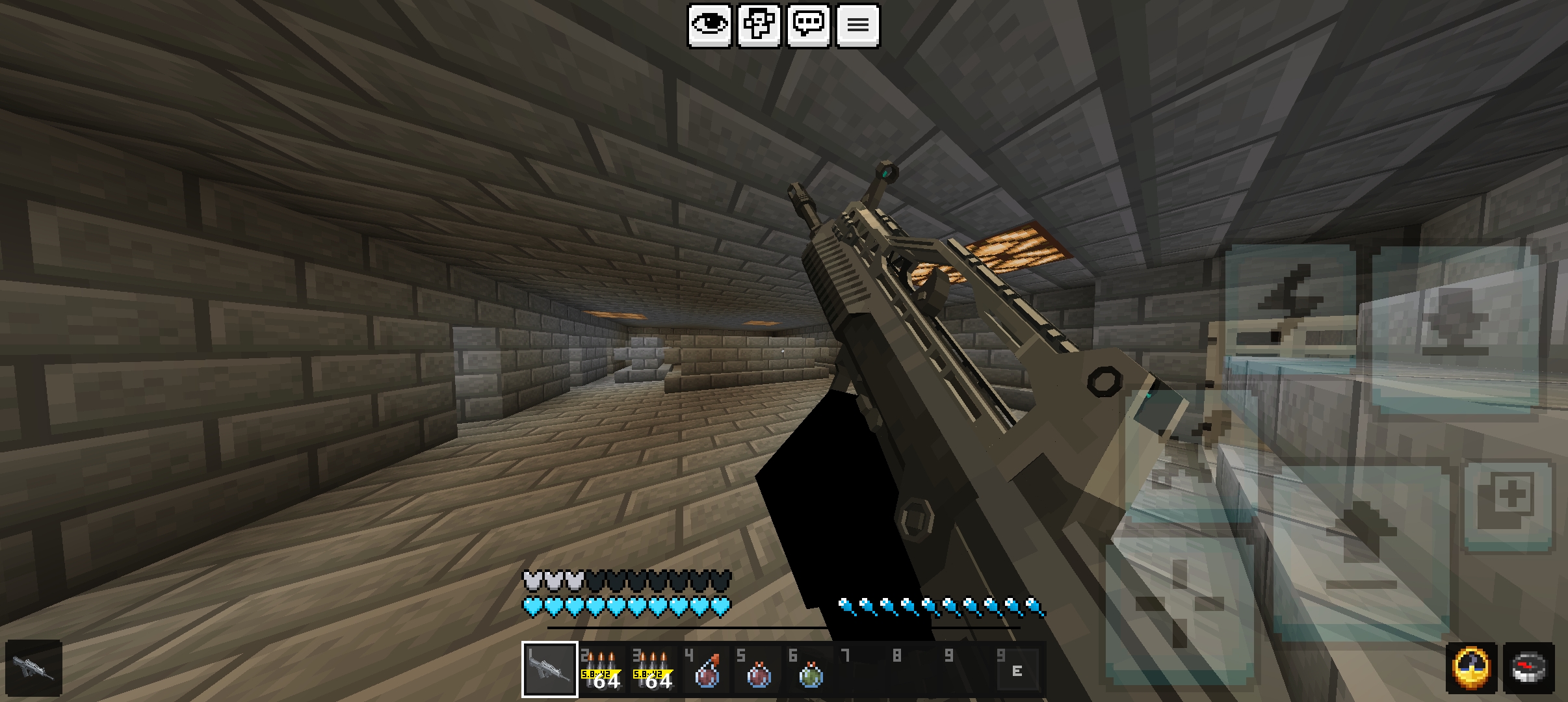Select the red potion in slot 5
This screenshot has height=702, width=1568.
click(x=758, y=671)
